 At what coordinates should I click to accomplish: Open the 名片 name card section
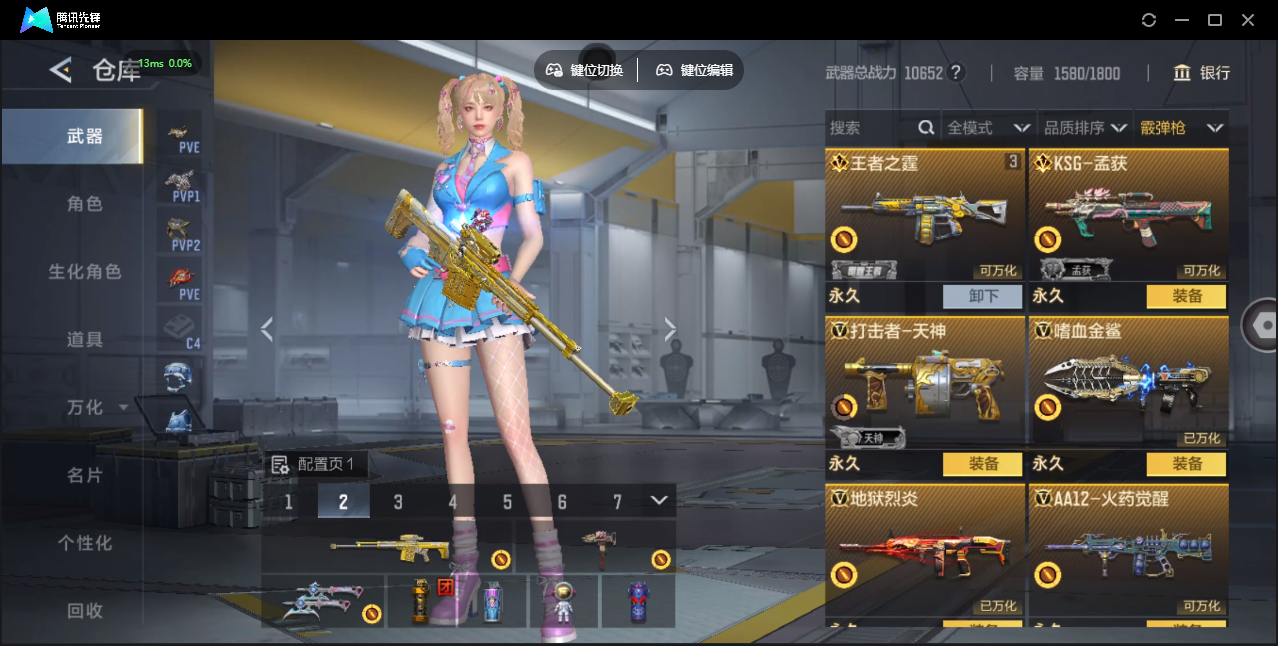(x=85, y=475)
